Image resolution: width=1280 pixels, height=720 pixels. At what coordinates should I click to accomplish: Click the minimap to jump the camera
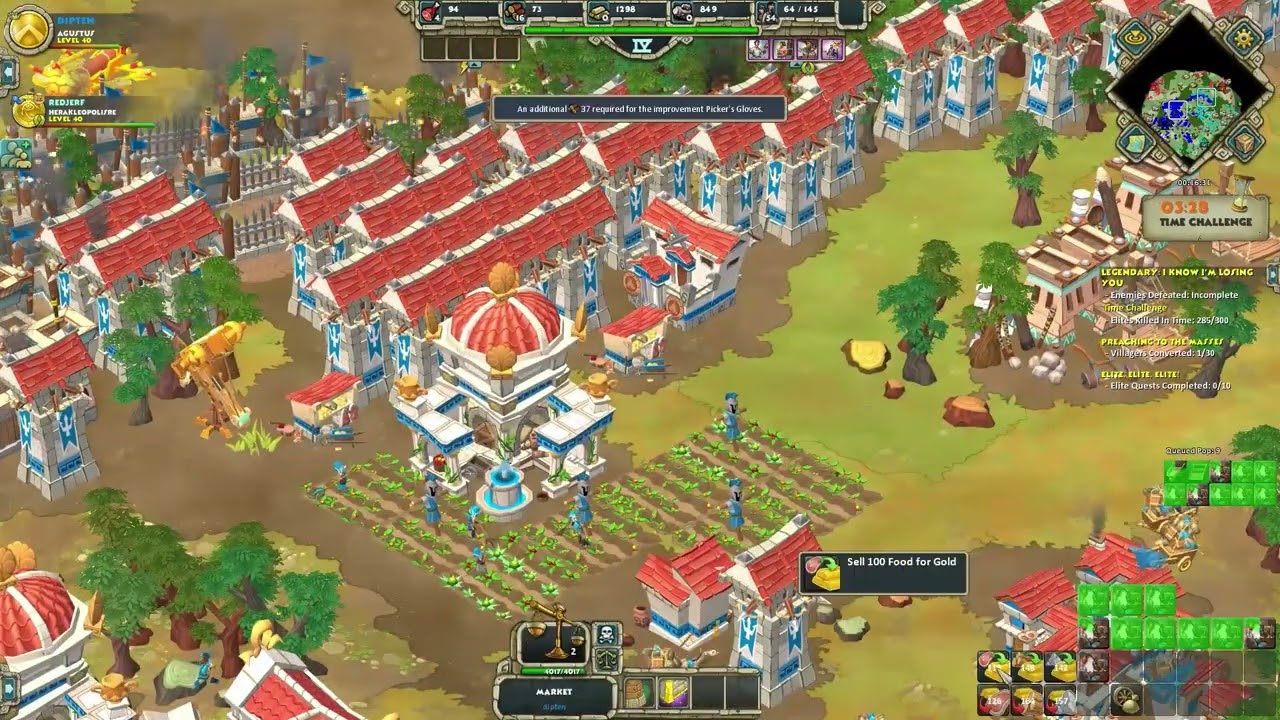point(1188,105)
